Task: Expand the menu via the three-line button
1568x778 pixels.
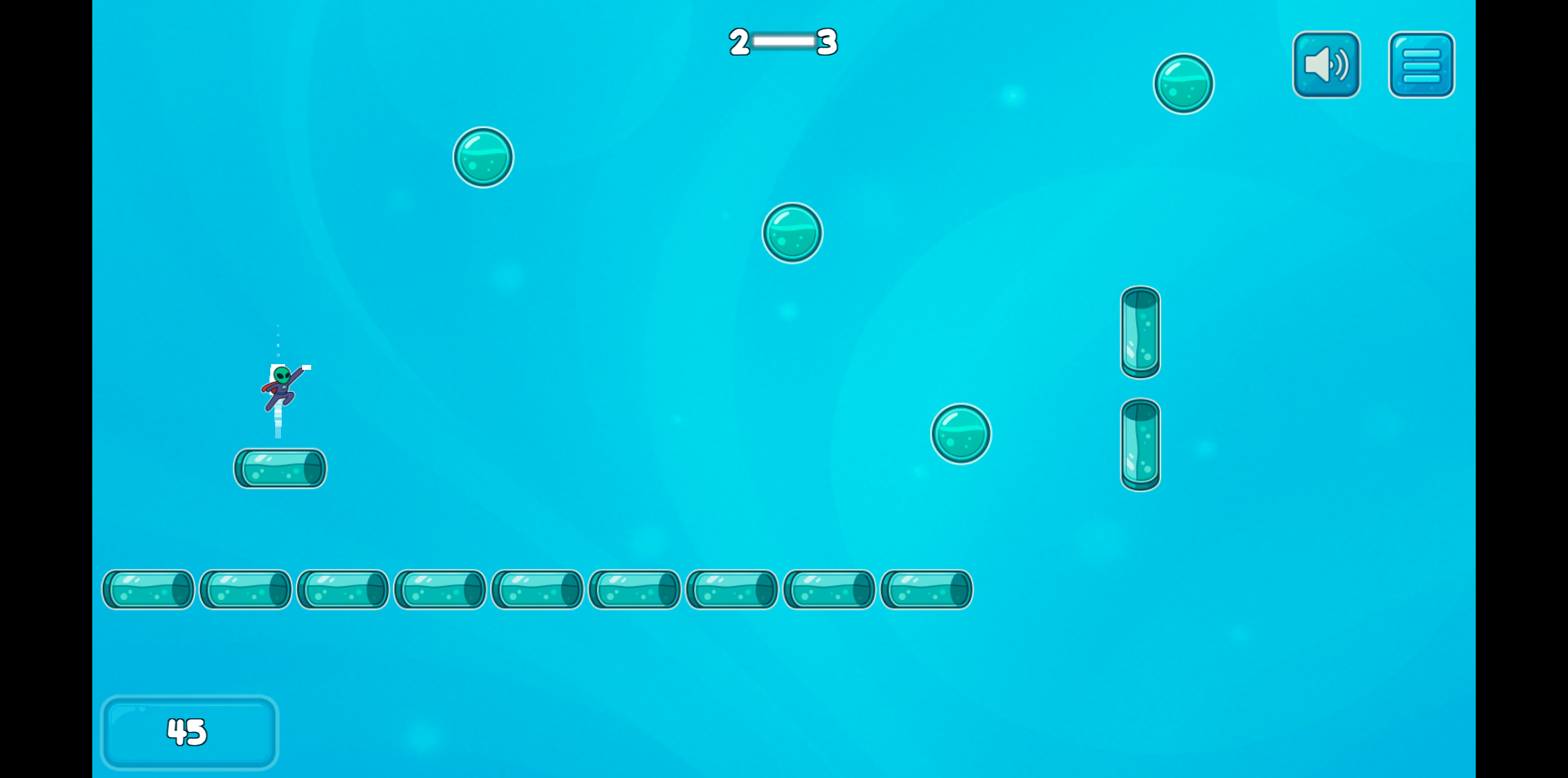Action: coord(1421,64)
